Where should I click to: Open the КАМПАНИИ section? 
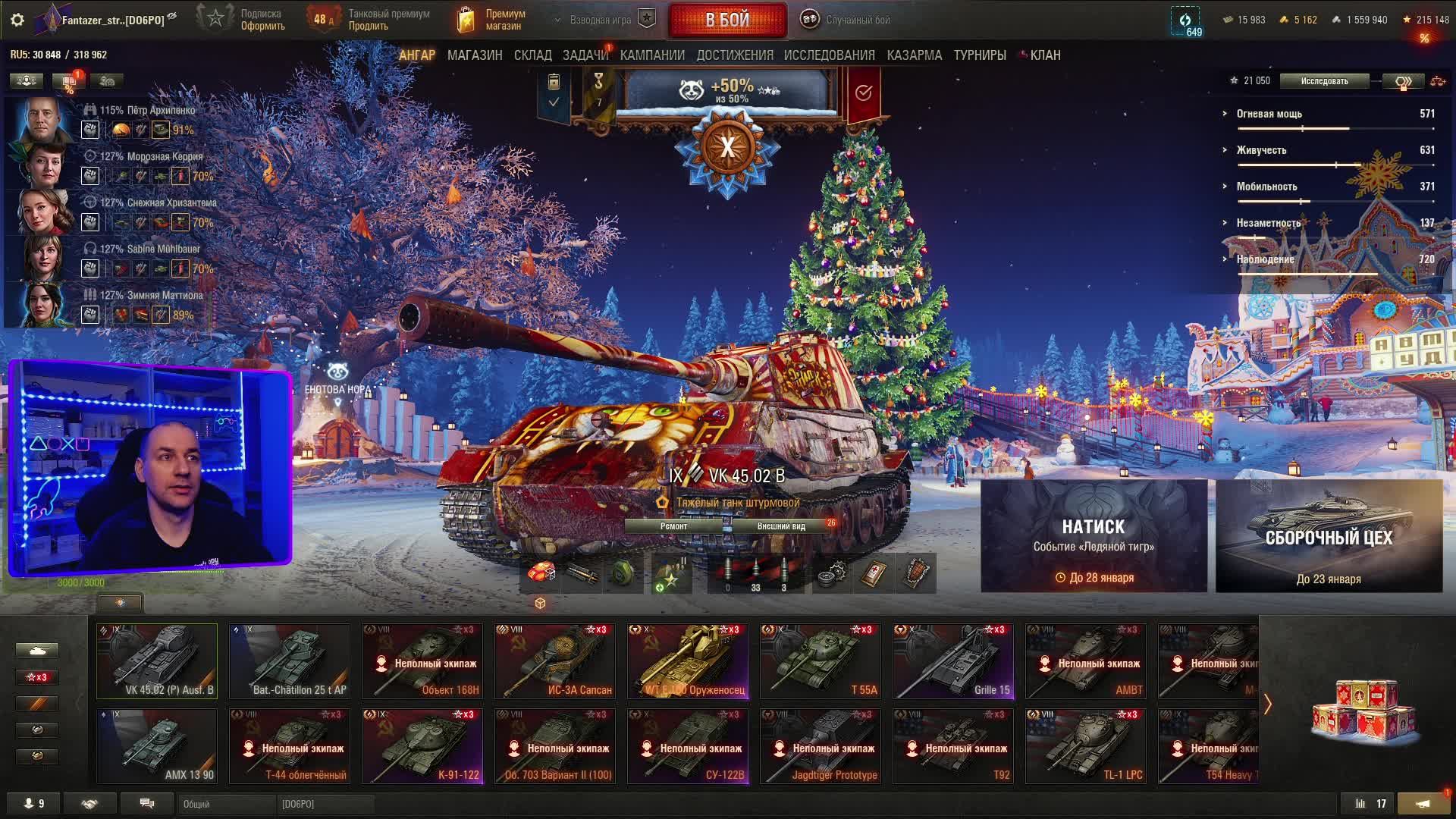point(652,55)
